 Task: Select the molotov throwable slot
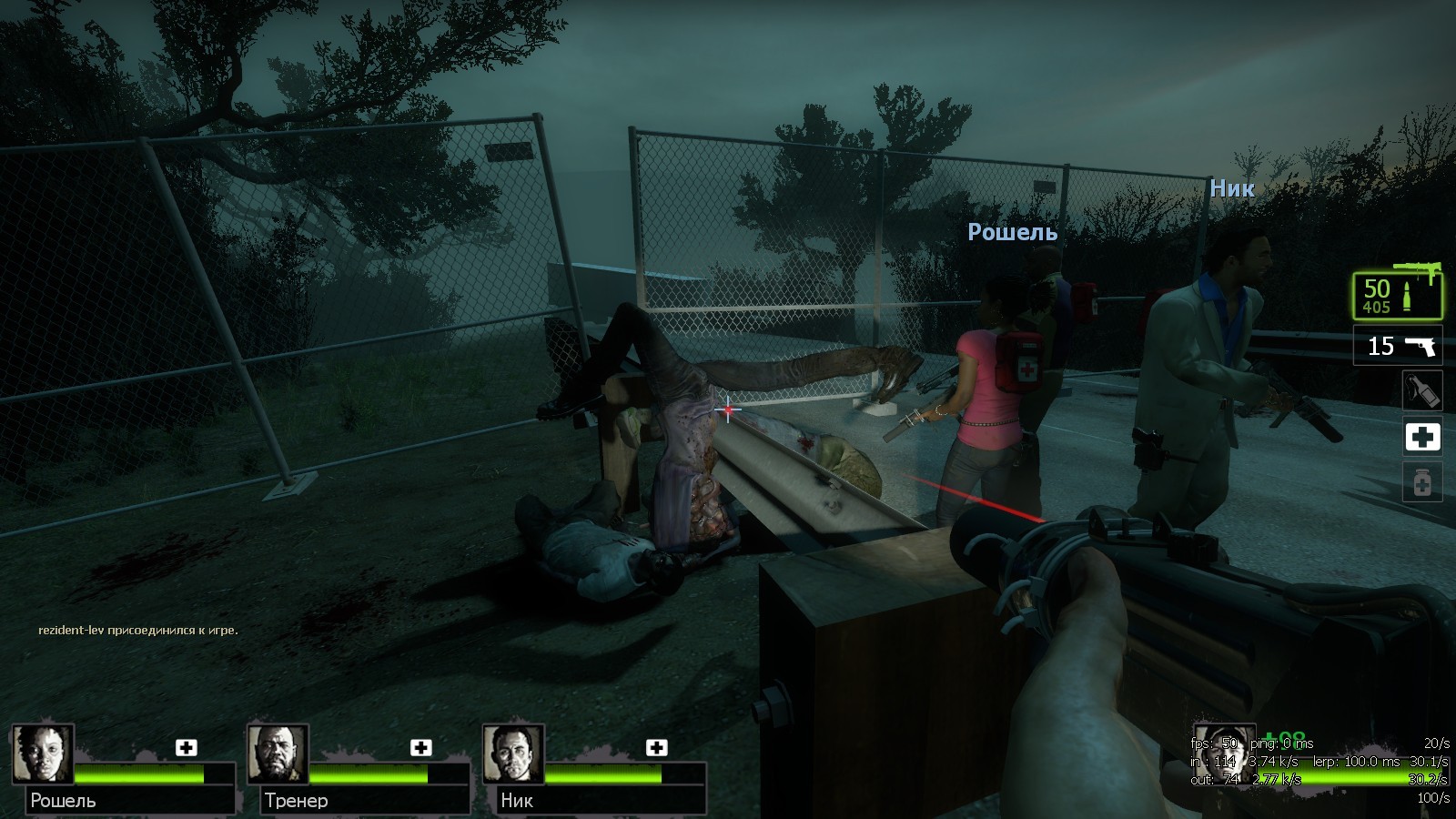coord(1422,391)
